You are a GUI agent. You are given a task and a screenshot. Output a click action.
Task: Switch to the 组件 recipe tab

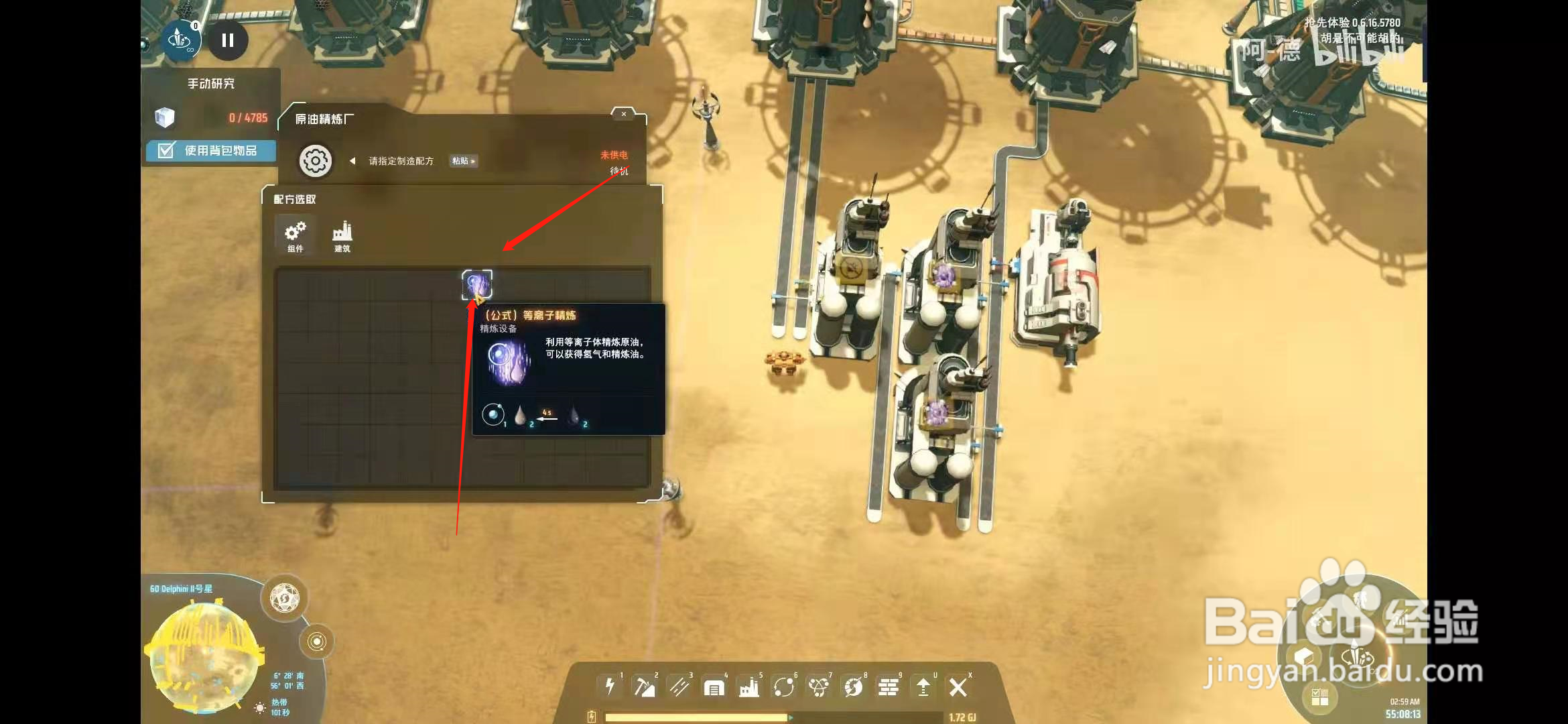[295, 236]
